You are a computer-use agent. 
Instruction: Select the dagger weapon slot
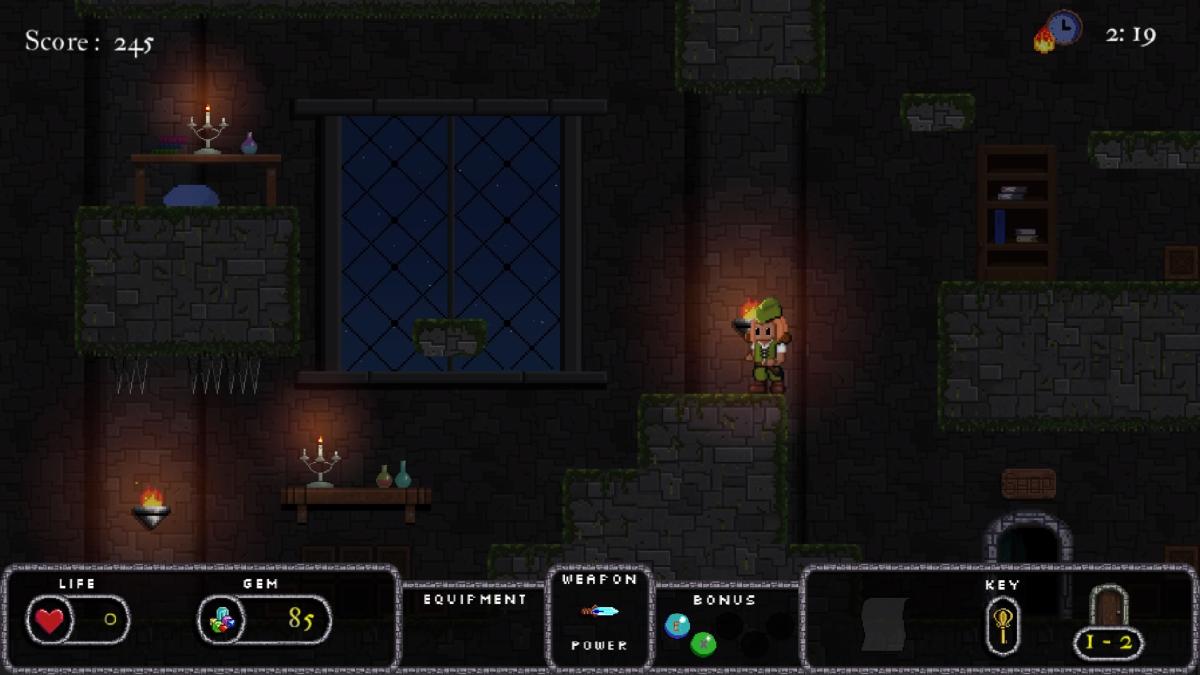600,611
